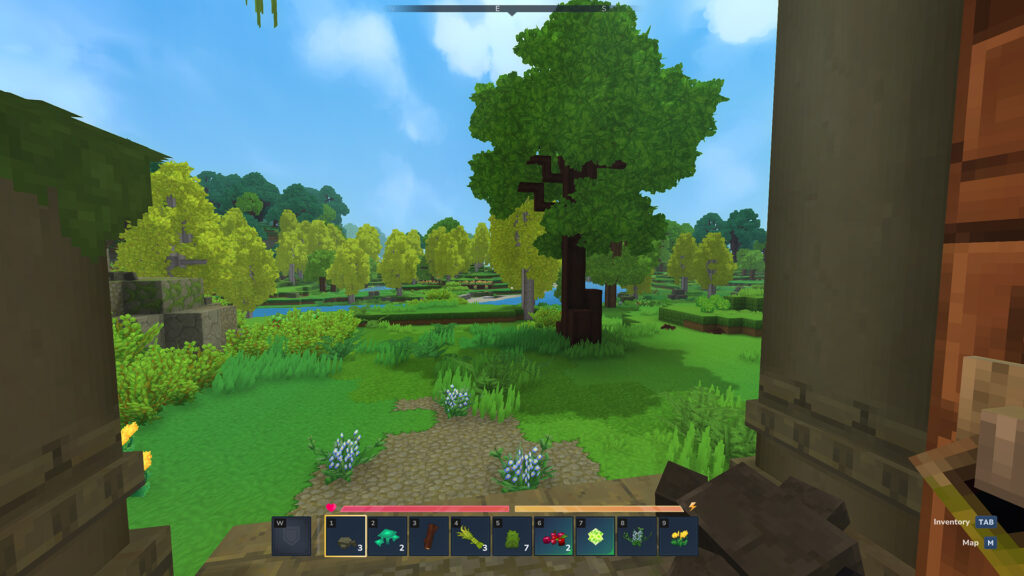Select the plant fiber bundle slot
This screenshot has height=576, width=1024.
pyautogui.click(x=470, y=536)
